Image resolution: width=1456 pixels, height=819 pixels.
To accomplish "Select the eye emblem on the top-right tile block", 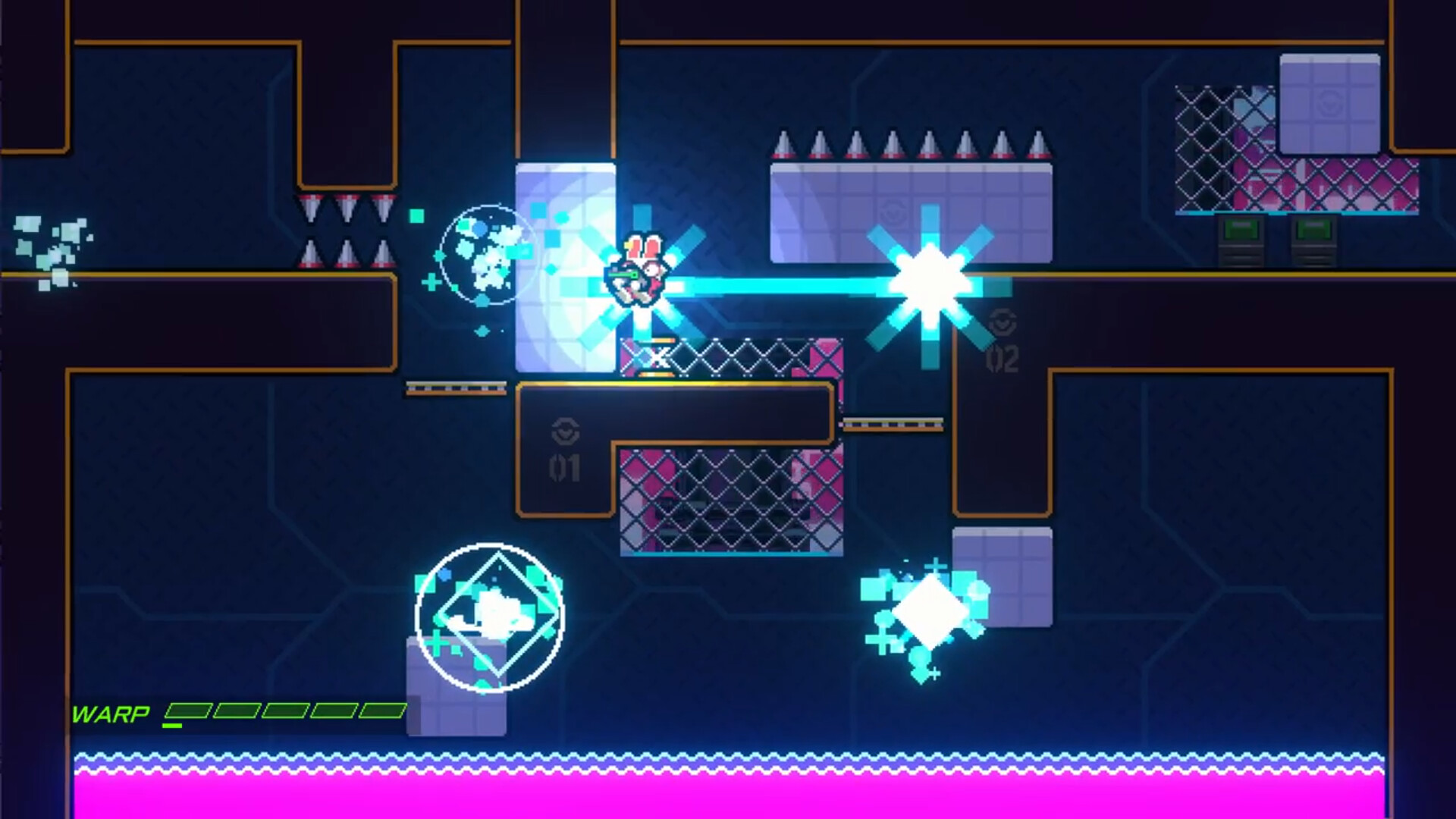I will click(1330, 105).
